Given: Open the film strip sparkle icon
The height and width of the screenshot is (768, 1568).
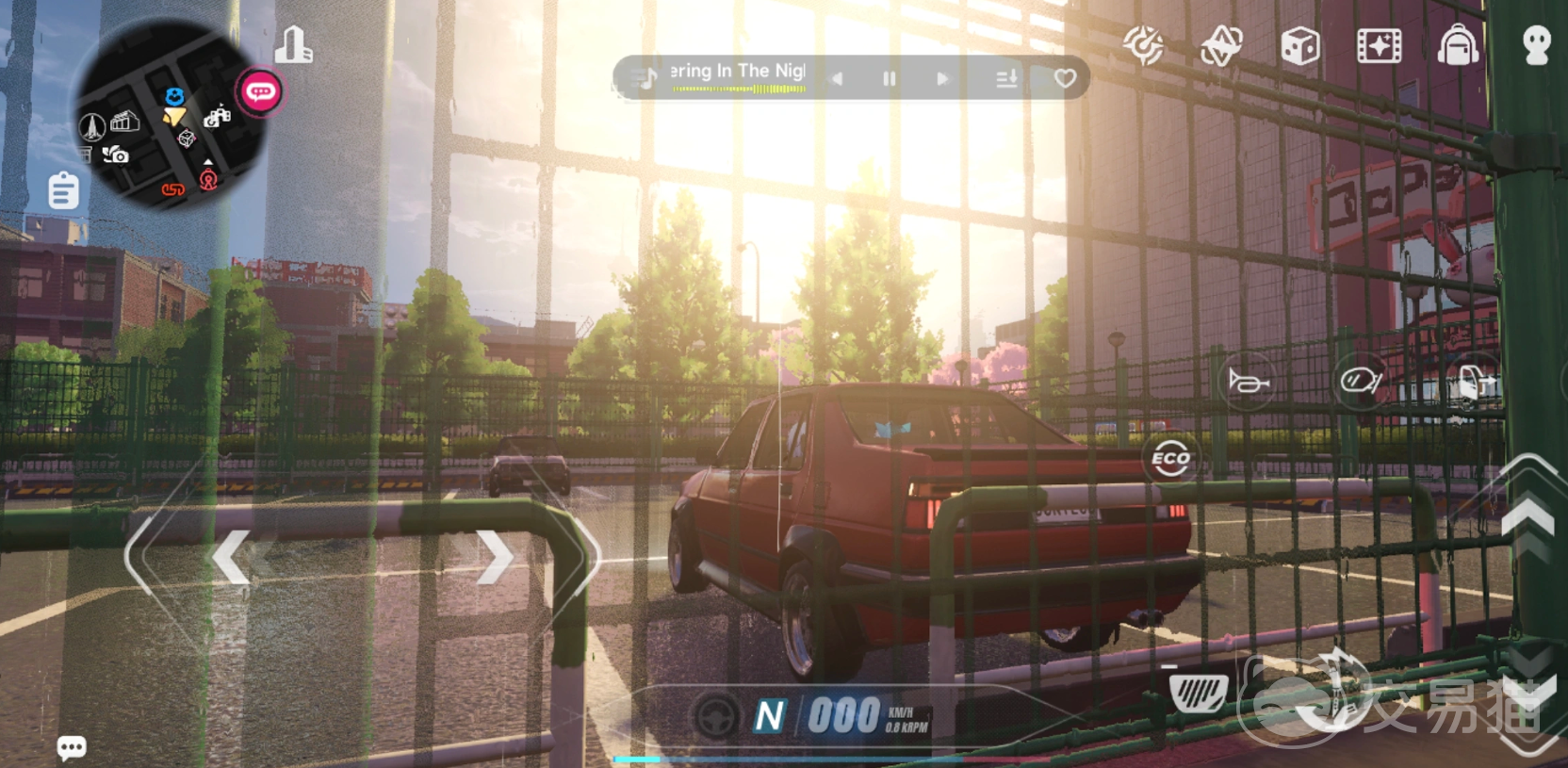Looking at the screenshot, I should pos(1379,45).
